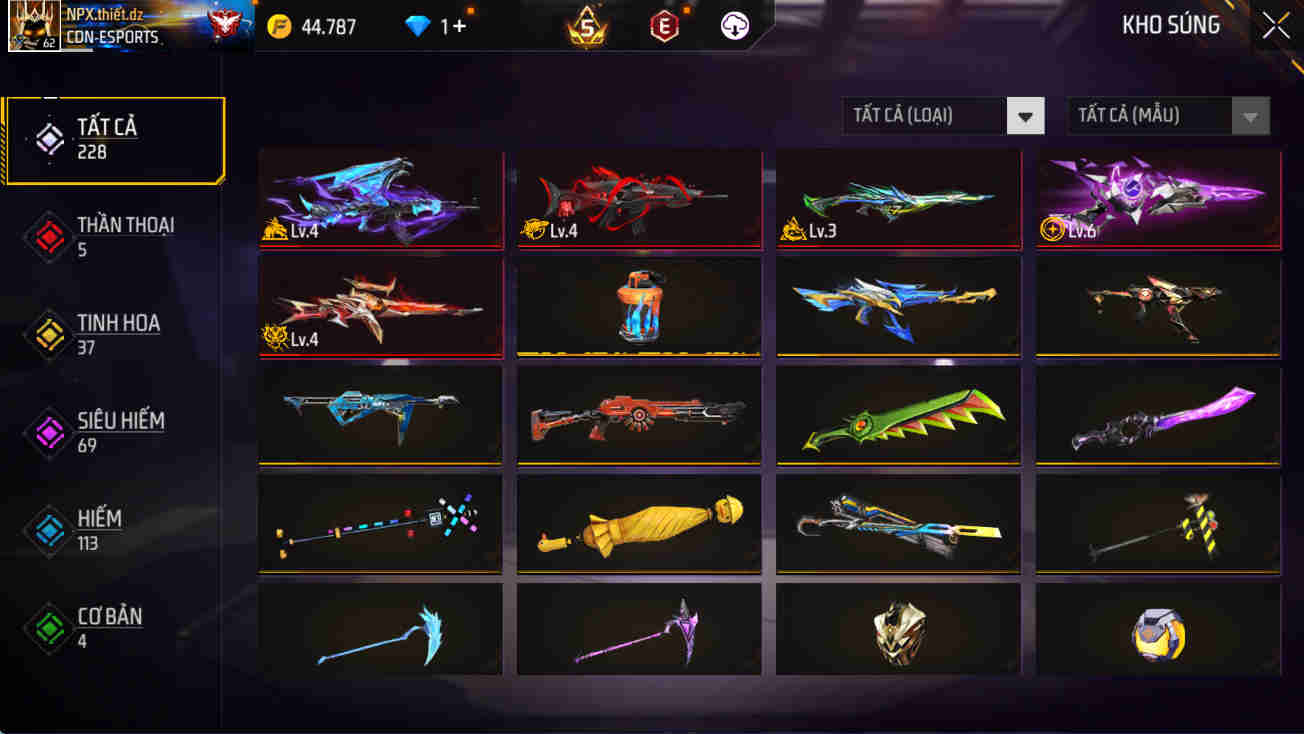The image size is (1304, 734).
Task: Select the TINH HOA rarity diamond icon
Action: pos(48,335)
